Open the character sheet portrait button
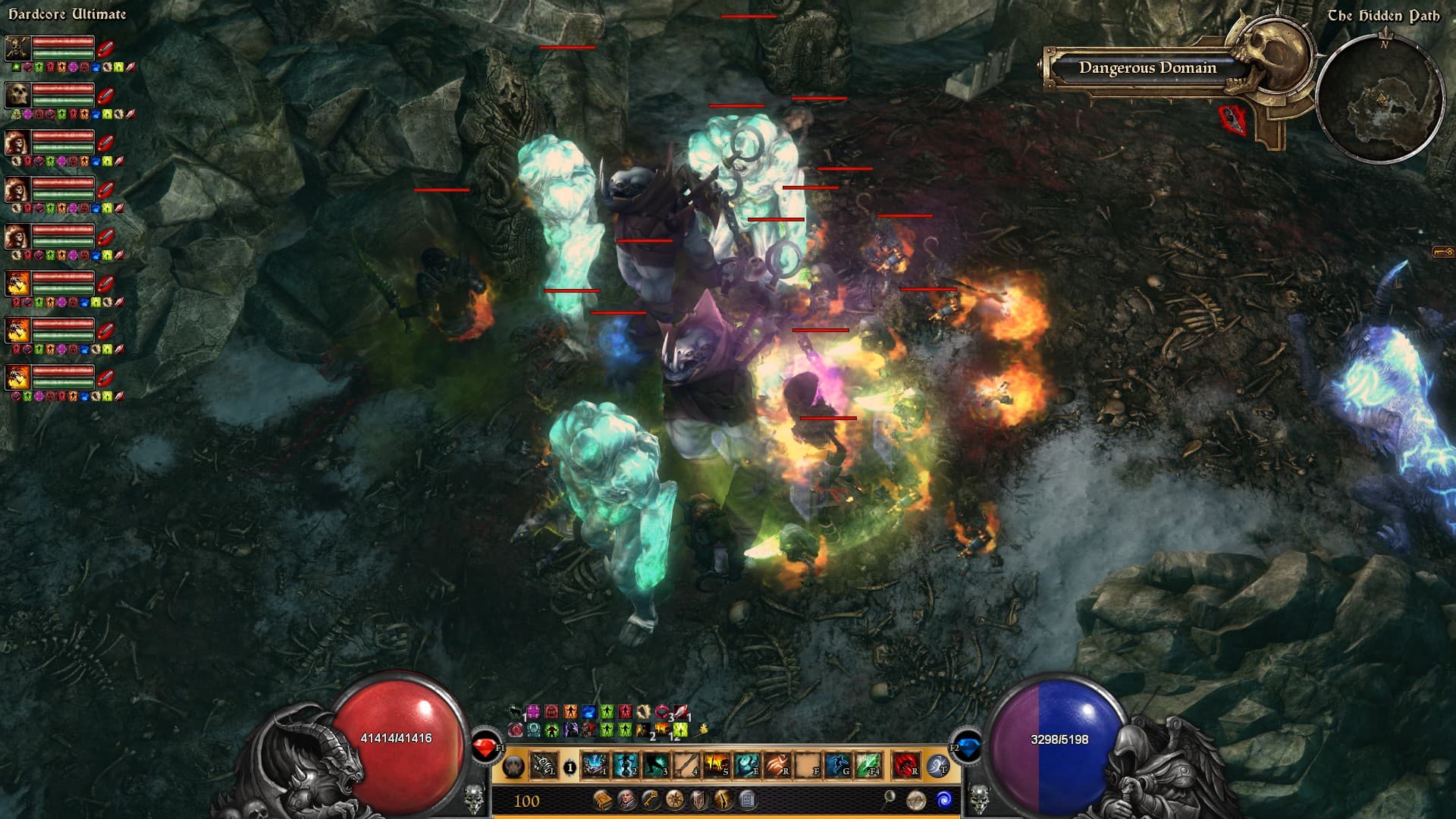This screenshot has width=1456, height=819. click(x=627, y=800)
